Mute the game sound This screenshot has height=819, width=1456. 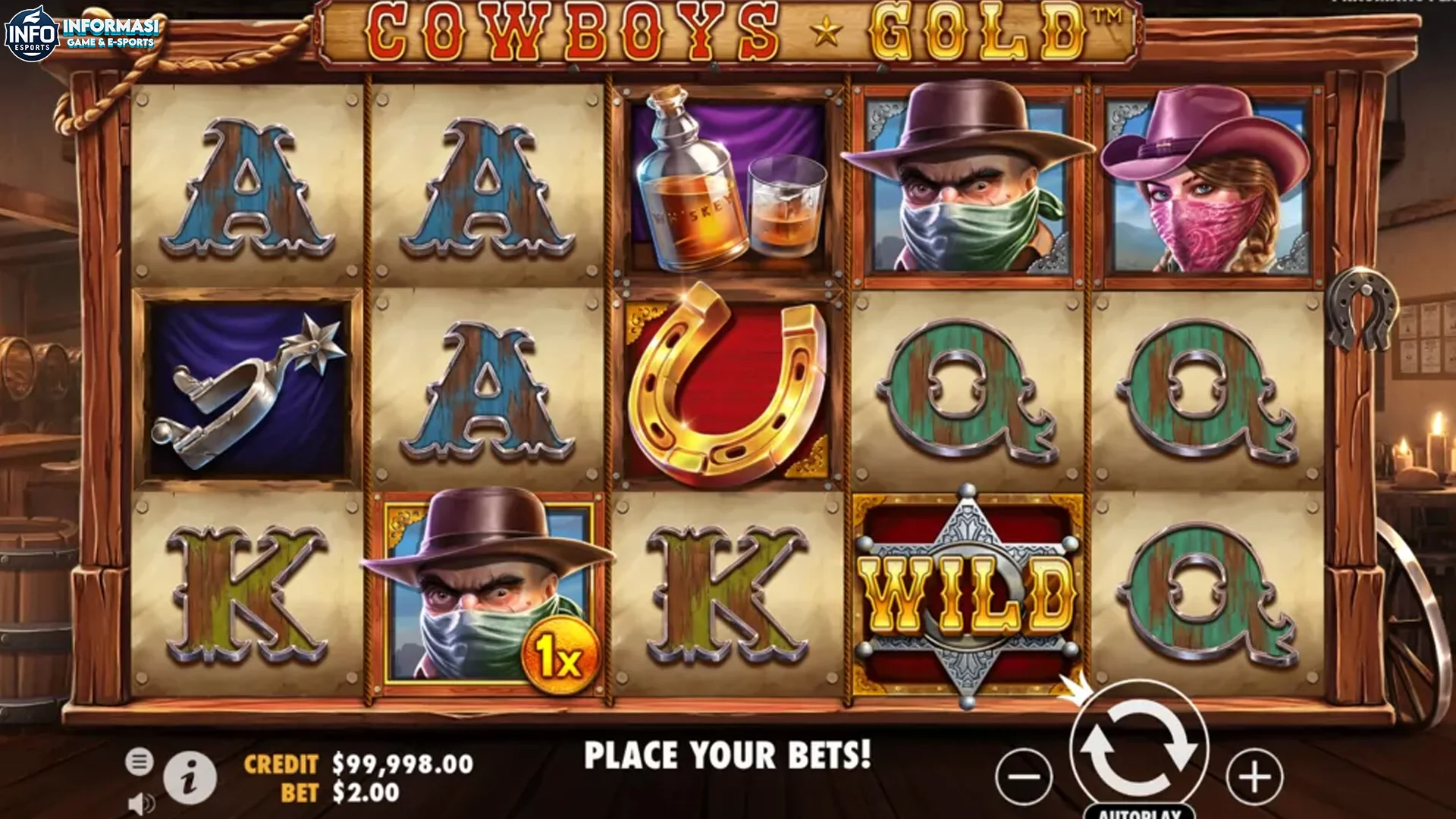[142, 802]
